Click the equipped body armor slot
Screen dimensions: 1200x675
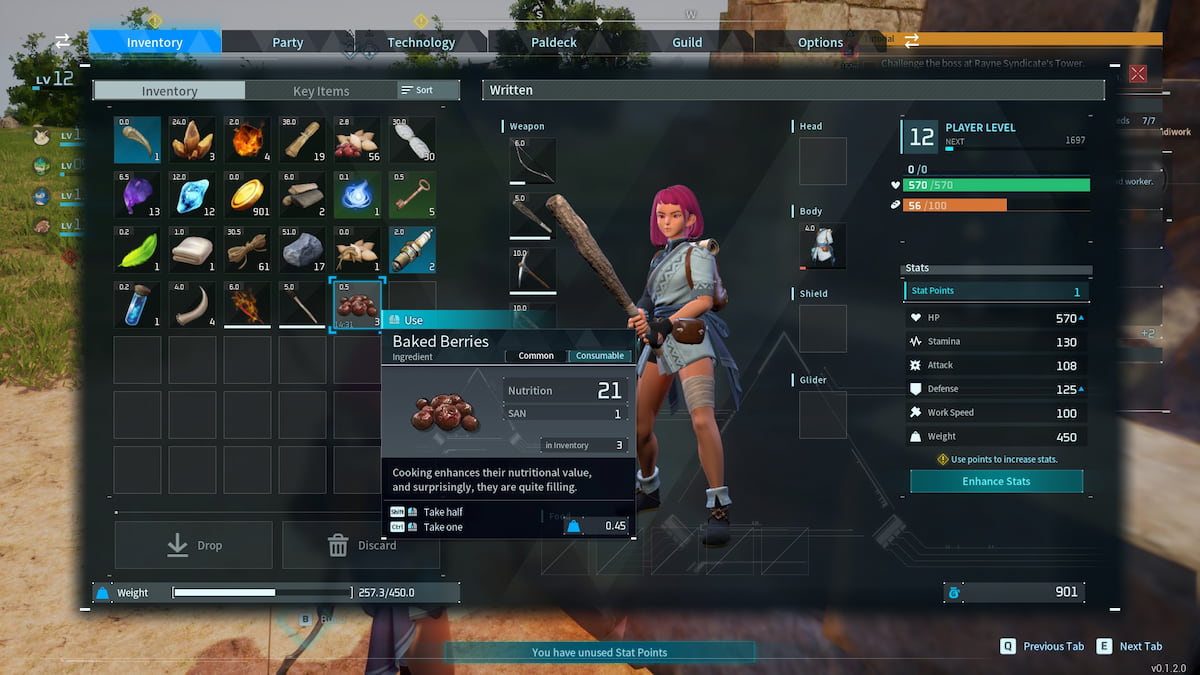[x=822, y=246]
